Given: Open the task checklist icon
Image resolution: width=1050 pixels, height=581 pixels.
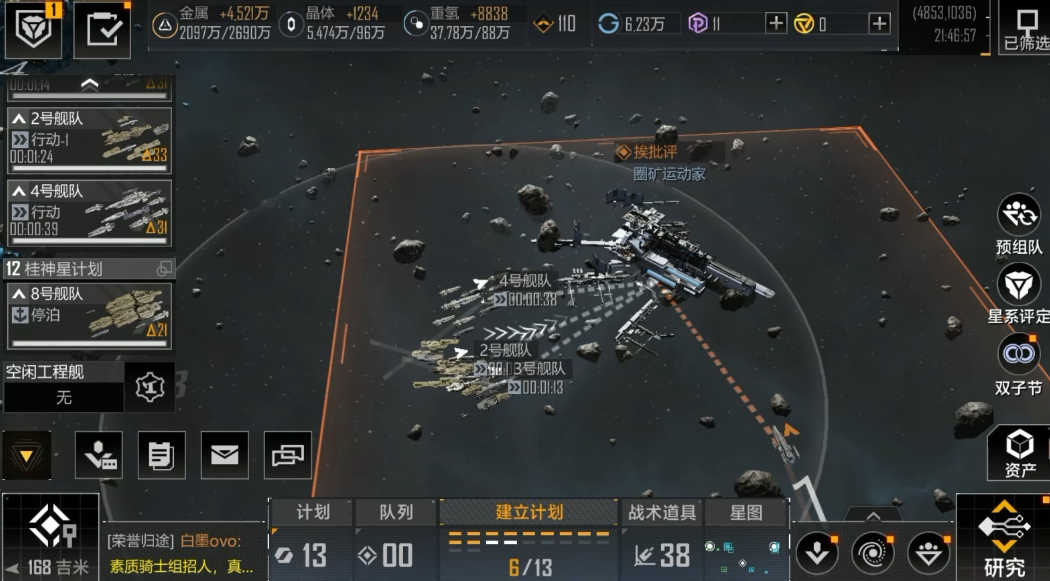Looking at the screenshot, I should click(x=102, y=30).
